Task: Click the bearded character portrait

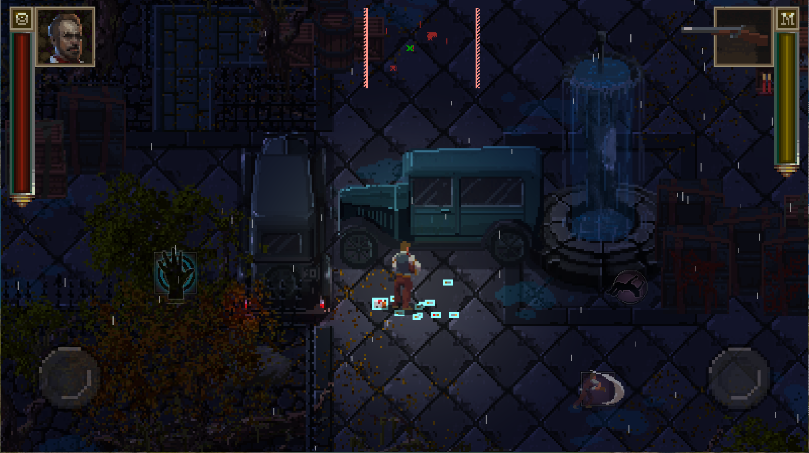Action: [65, 37]
